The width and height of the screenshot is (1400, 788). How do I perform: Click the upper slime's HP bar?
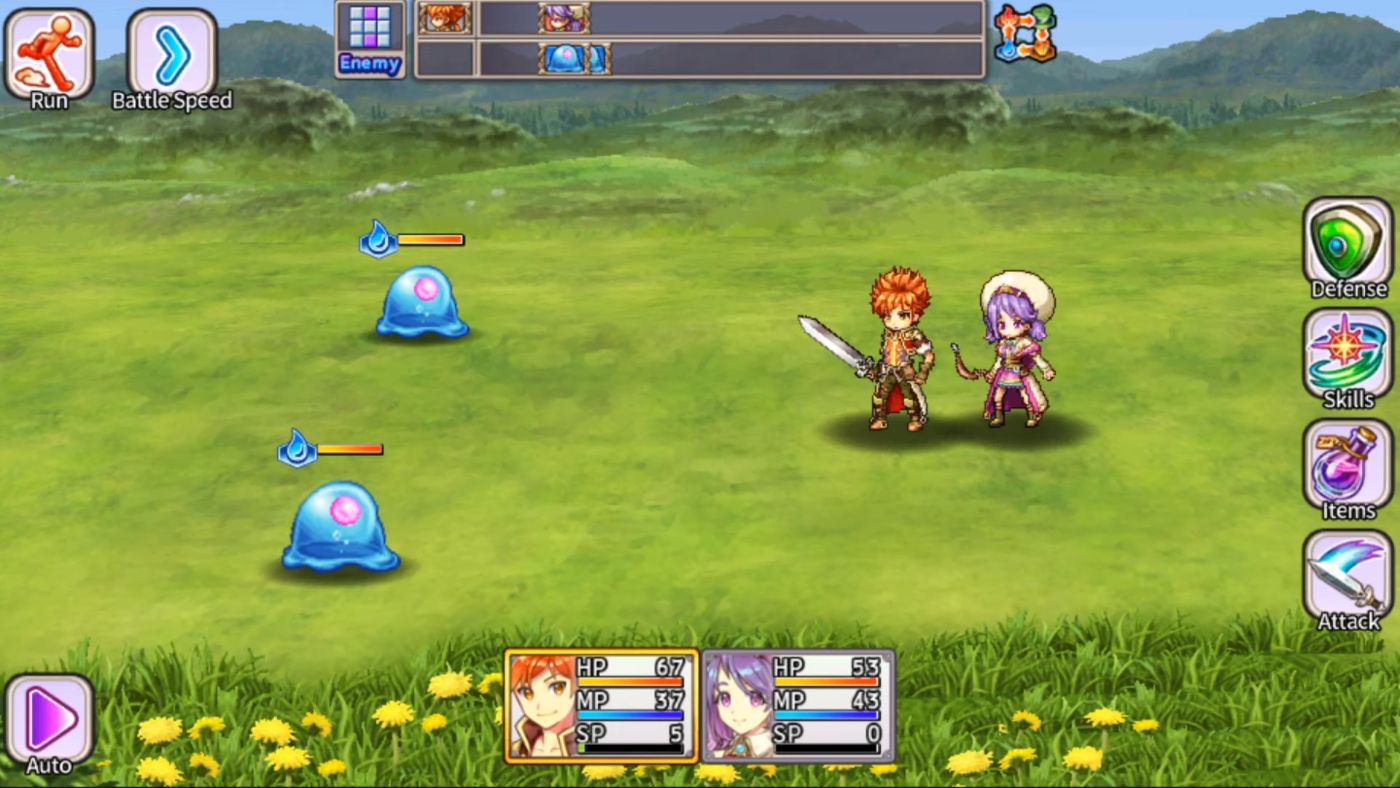pos(430,239)
